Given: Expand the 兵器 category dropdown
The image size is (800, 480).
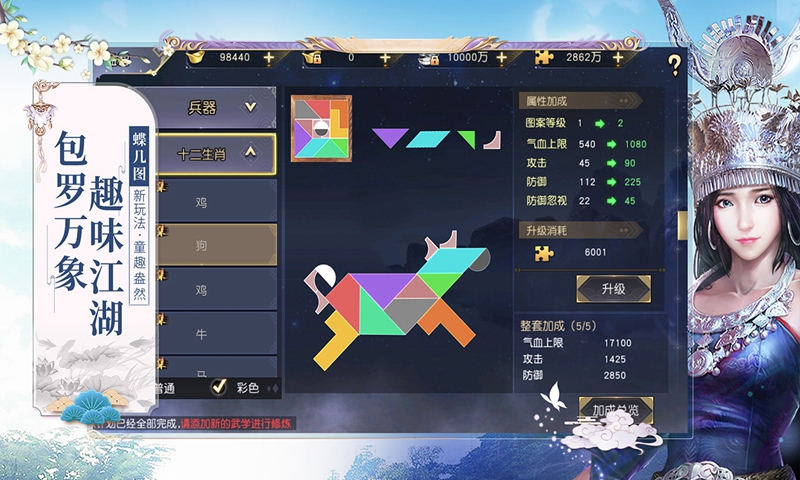Looking at the screenshot, I should (x=214, y=107).
